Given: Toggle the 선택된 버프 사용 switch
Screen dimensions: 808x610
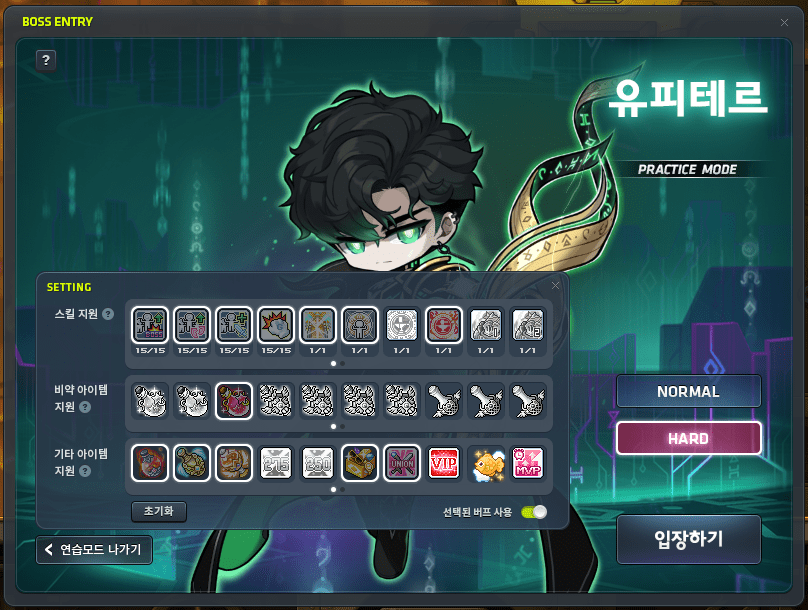Looking at the screenshot, I should (x=534, y=512).
